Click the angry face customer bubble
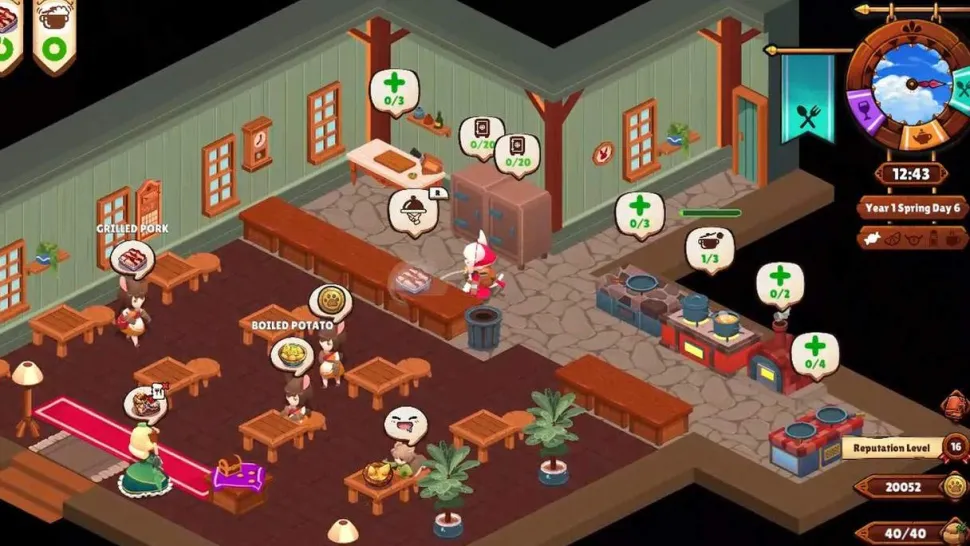This screenshot has width=970, height=546. 405,423
